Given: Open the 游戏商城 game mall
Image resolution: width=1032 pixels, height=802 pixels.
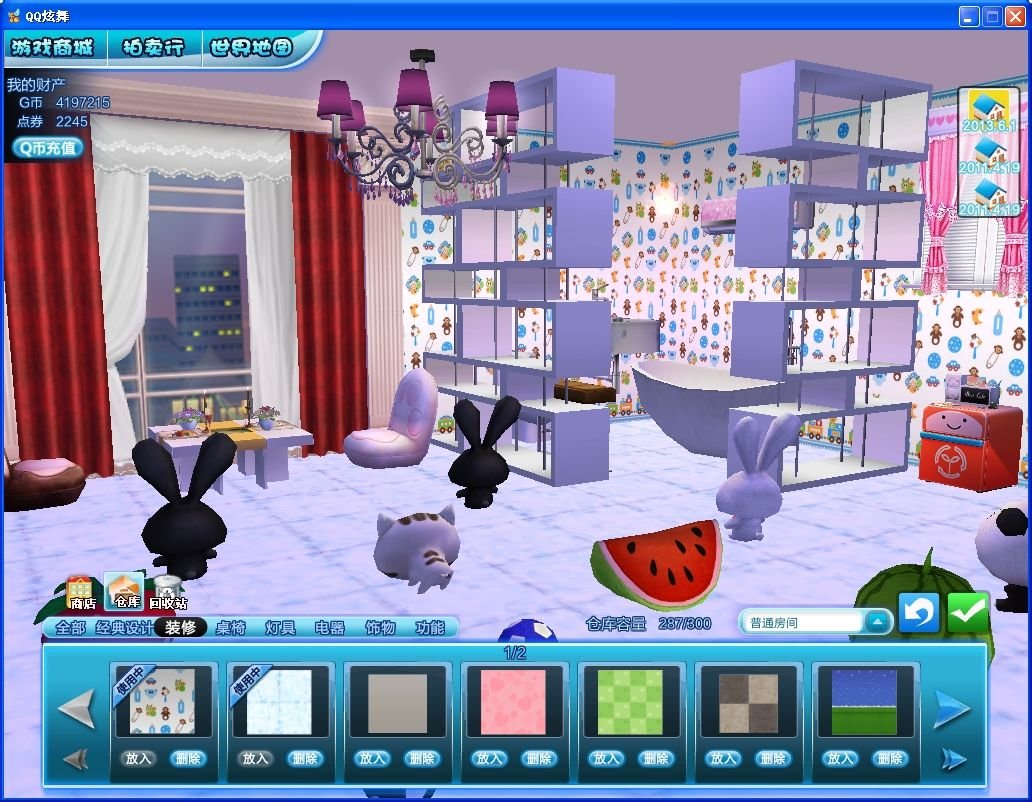Looking at the screenshot, I should pos(52,47).
